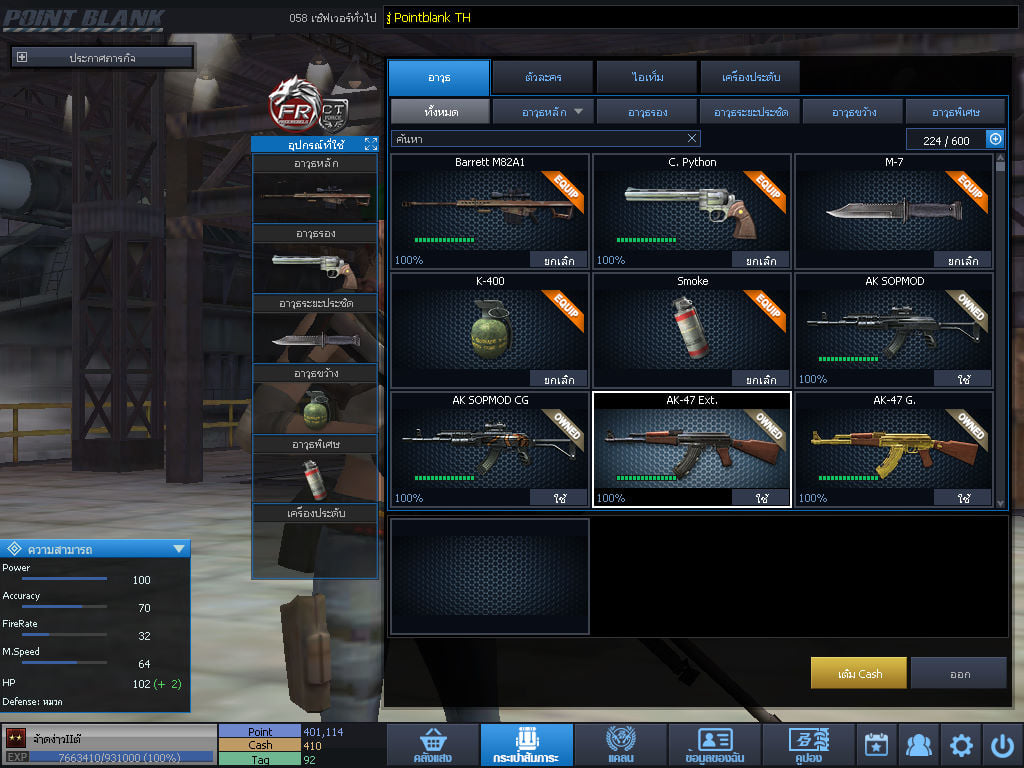Open the ไอเท็ม tab
This screenshot has width=1024, height=768.
[647, 77]
